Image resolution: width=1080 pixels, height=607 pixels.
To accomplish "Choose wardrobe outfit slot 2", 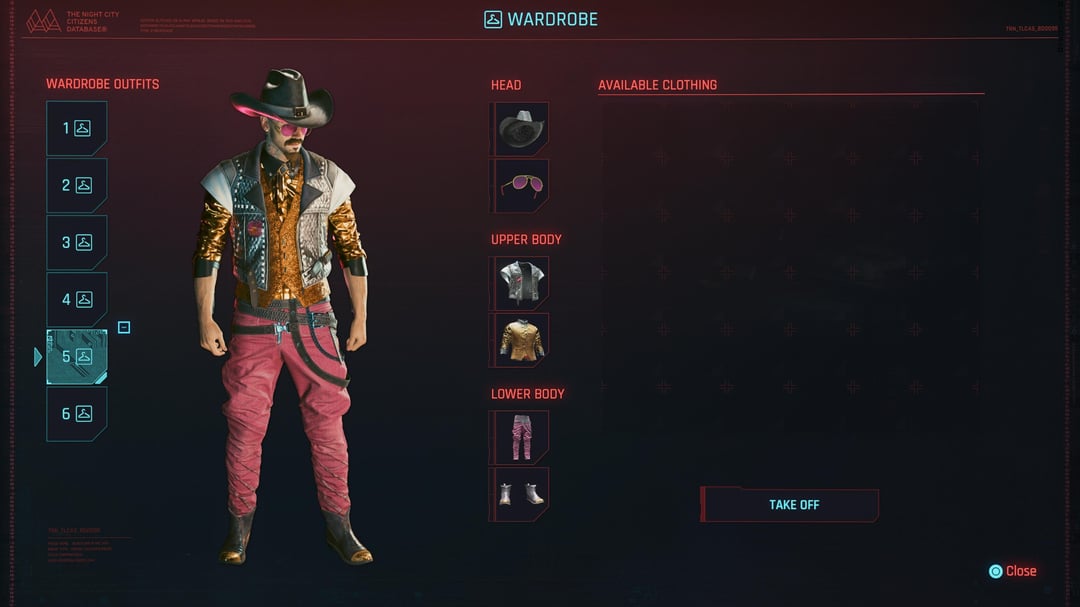I will tap(76, 185).
